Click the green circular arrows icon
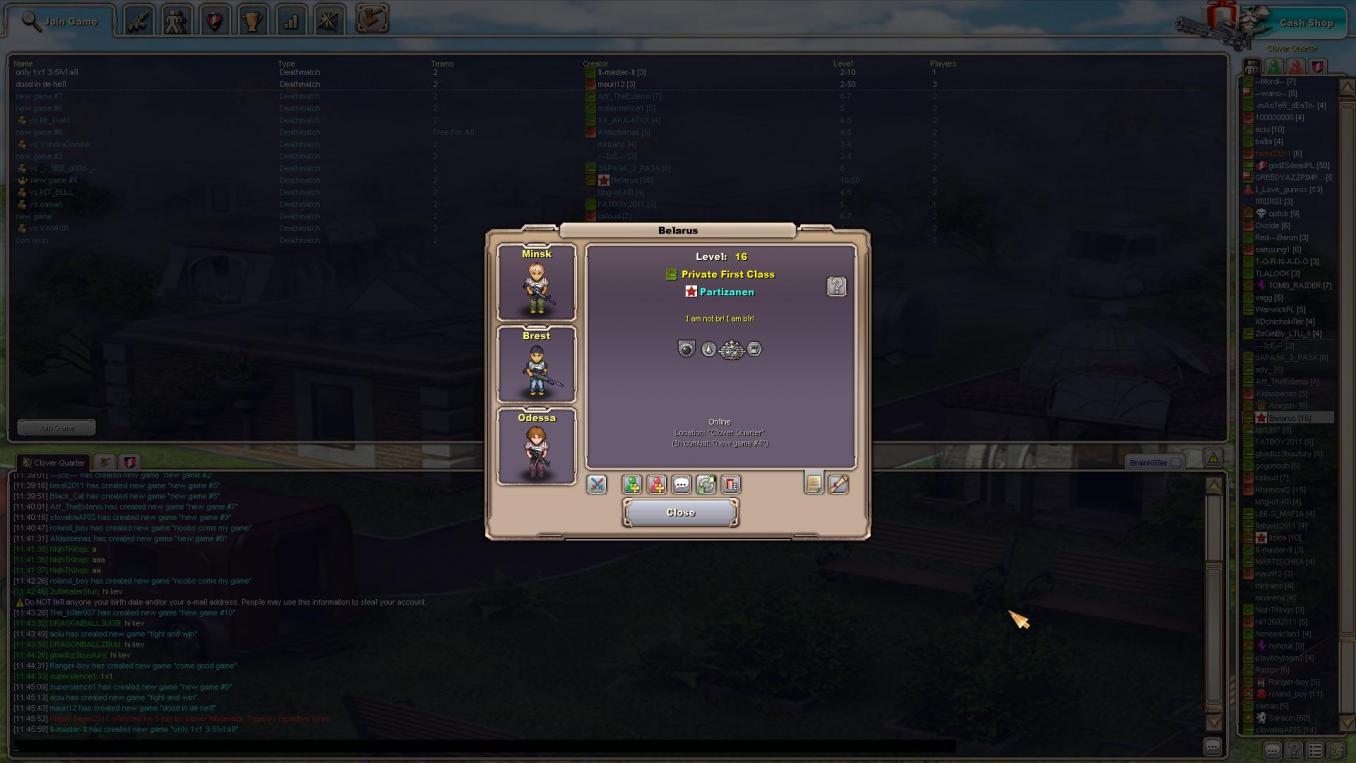Viewport: 1356px width, 763px height. (706, 485)
